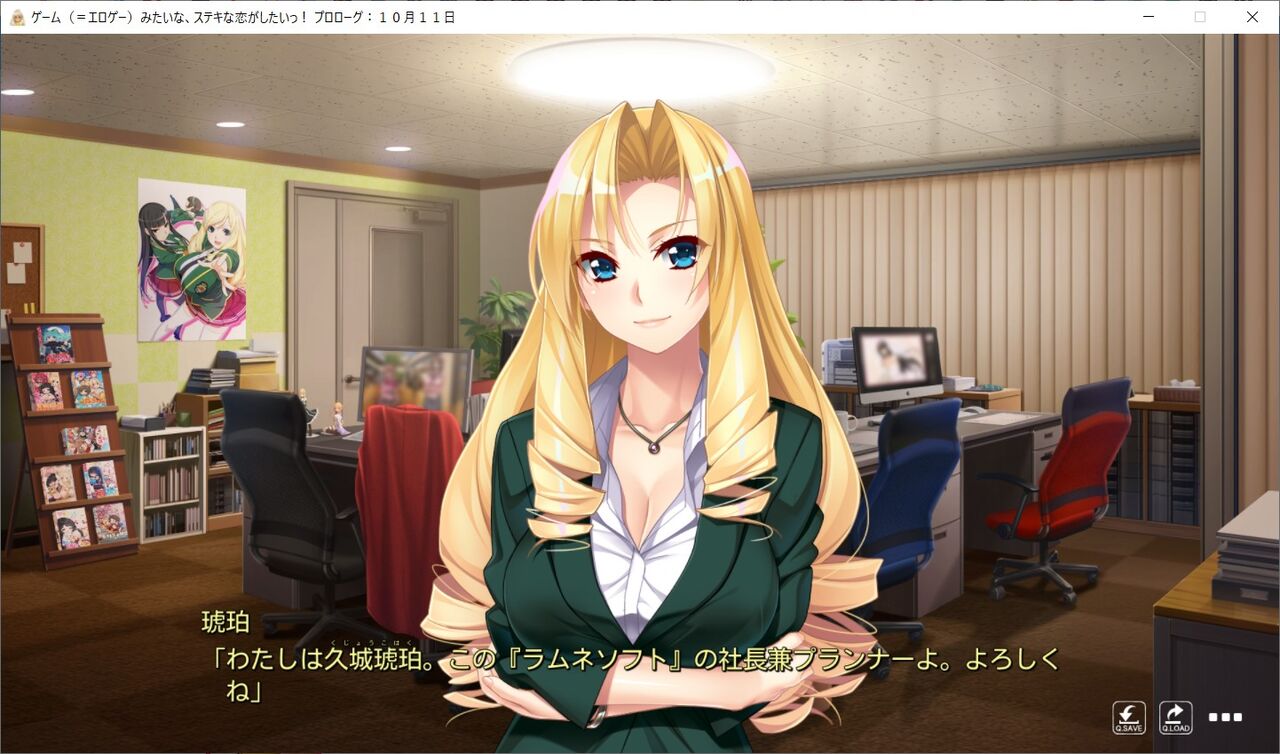Image resolution: width=1280 pixels, height=754 pixels.
Task: Click the curved save arrow inside the Q.SAVE box
Action: tap(1129, 712)
